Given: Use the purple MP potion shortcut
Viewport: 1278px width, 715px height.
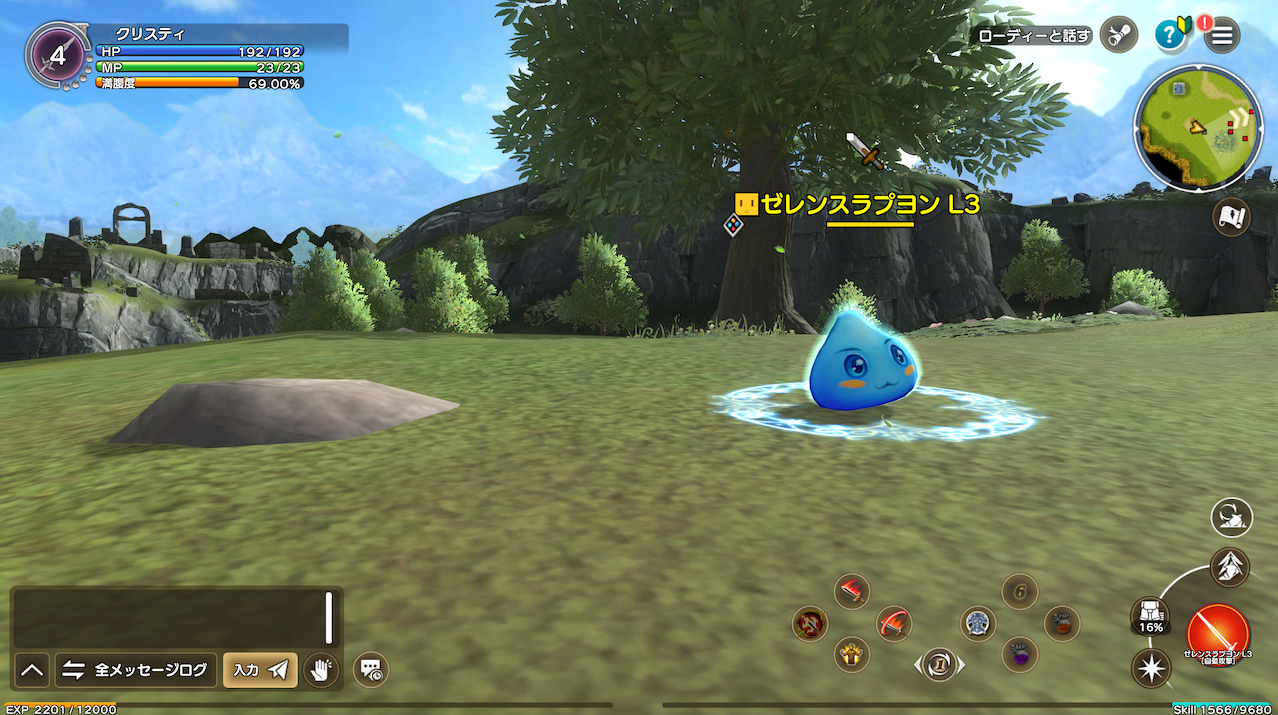Looking at the screenshot, I should pyautogui.click(x=1020, y=654).
